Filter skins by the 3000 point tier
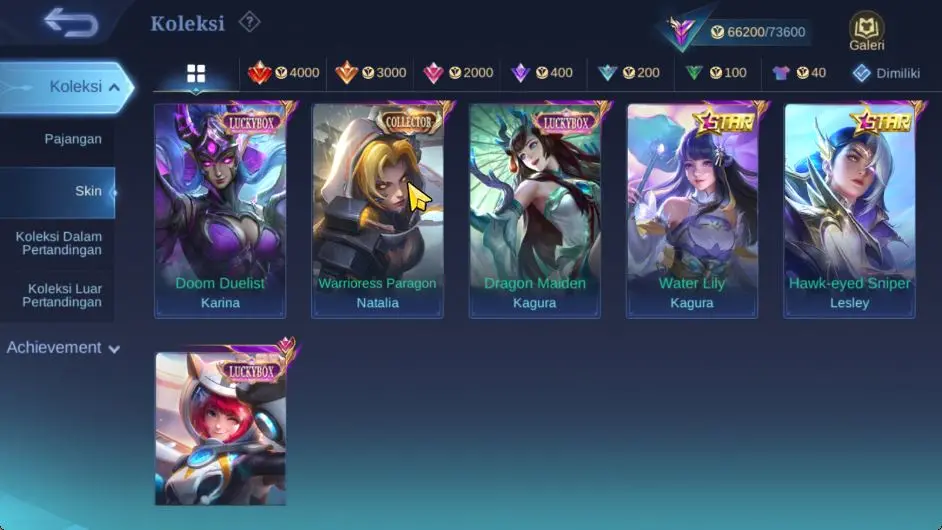The image size is (942, 530). 370,73
